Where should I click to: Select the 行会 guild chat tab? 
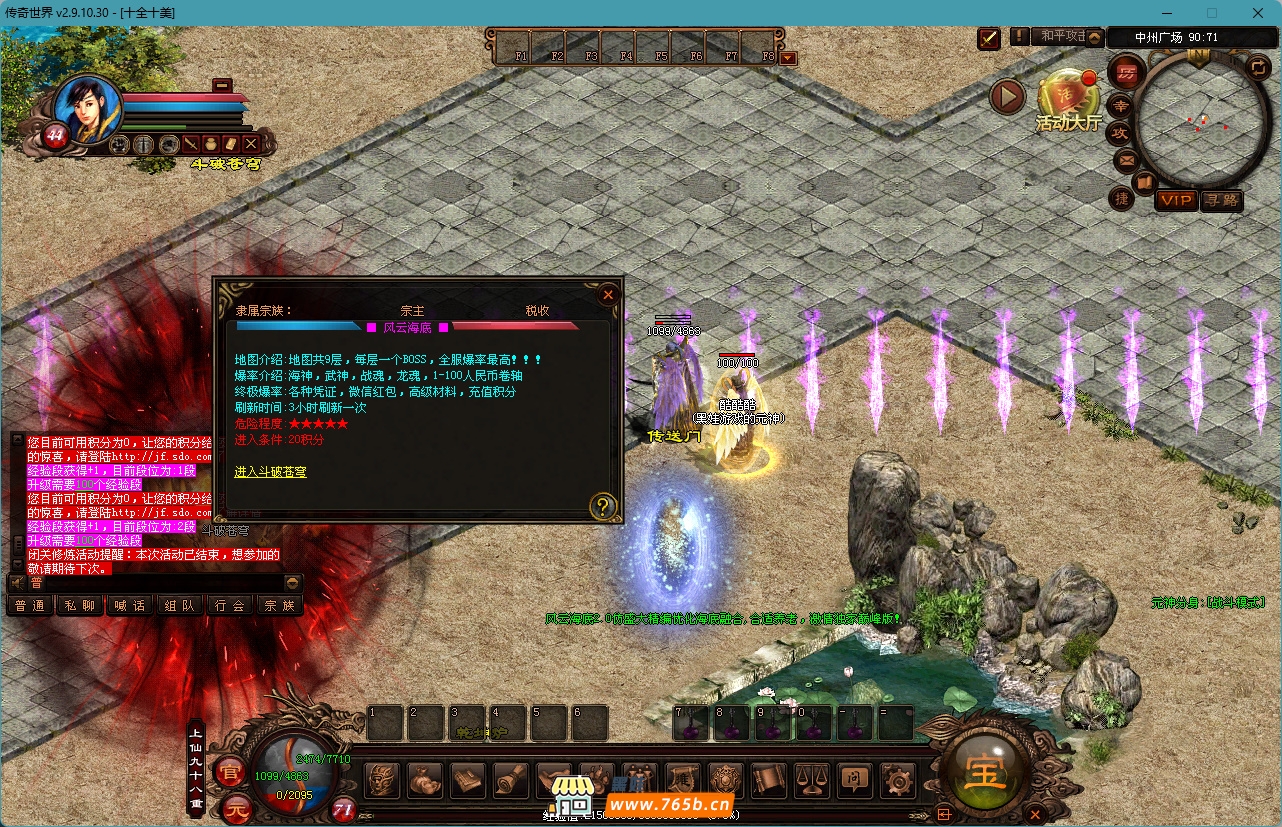click(230, 605)
